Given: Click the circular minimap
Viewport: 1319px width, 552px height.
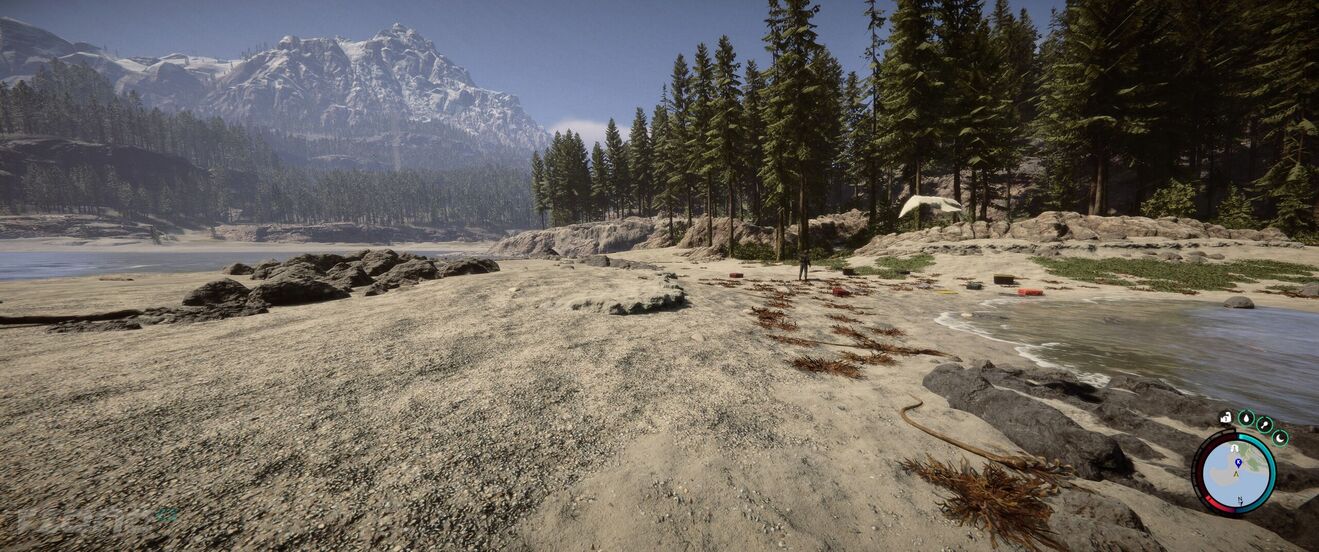Looking at the screenshot, I should (x=1236, y=474).
